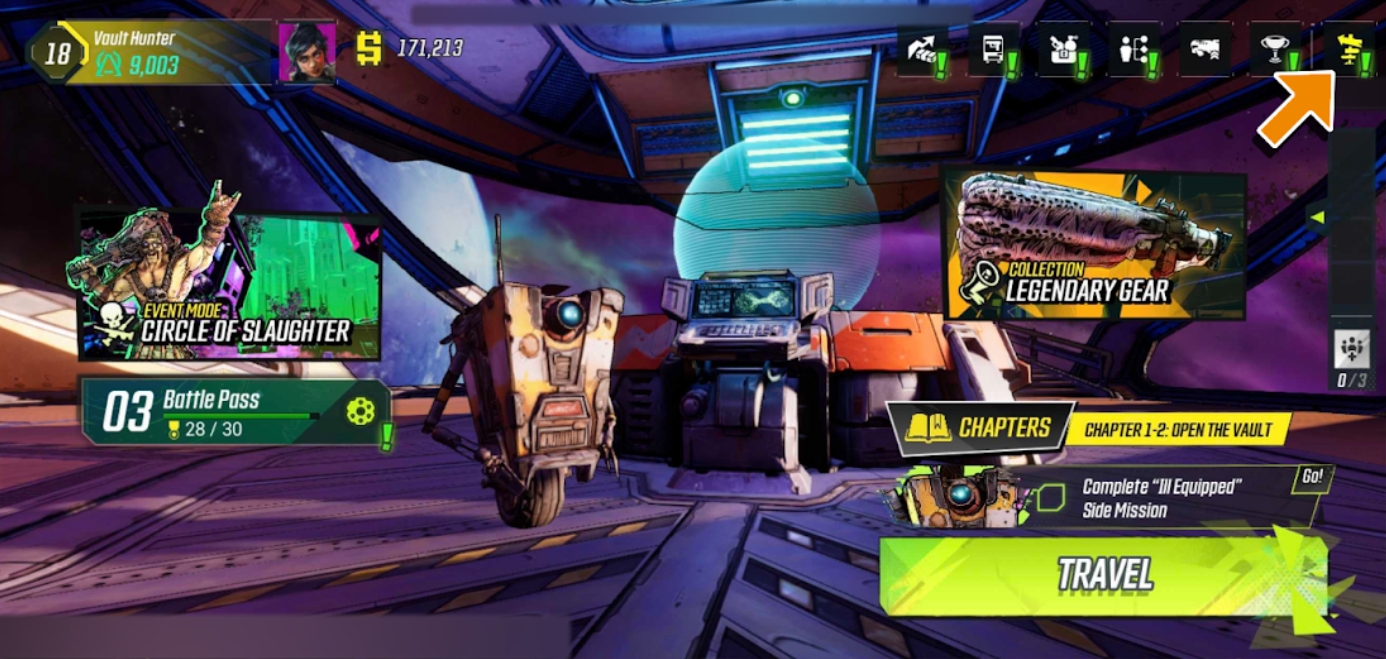Open the upgrade arrow crate icon
Image resolution: width=1386 pixels, height=659 pixels.
pyautogui.click(x=921, y=50)
